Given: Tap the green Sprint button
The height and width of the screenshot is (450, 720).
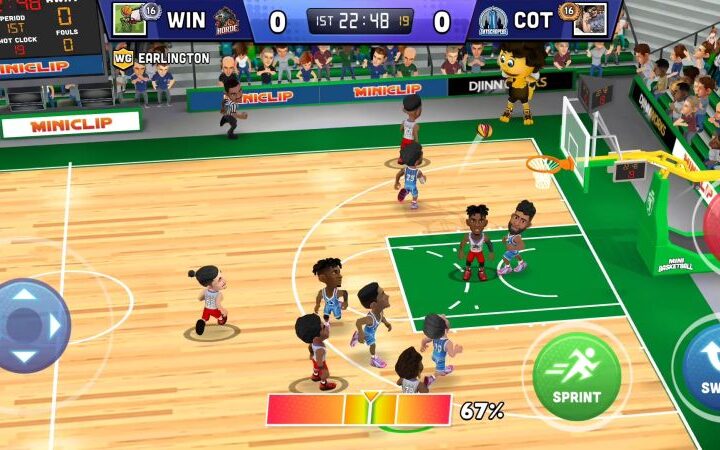Looking at the screenshot, I should 576,376.
